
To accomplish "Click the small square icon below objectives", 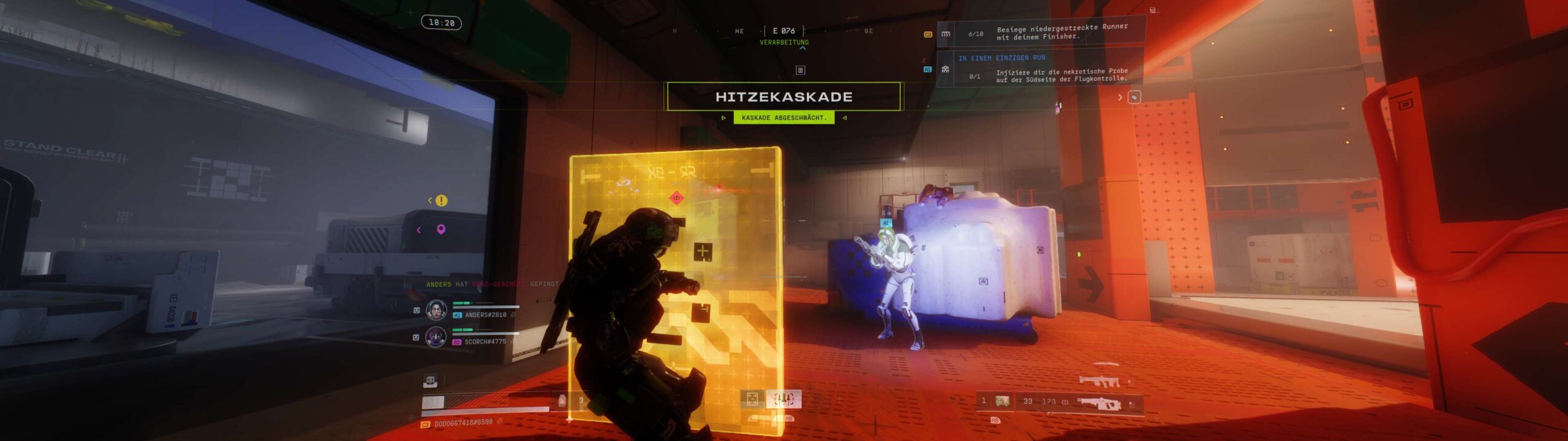I will (x=1134, y=97).
